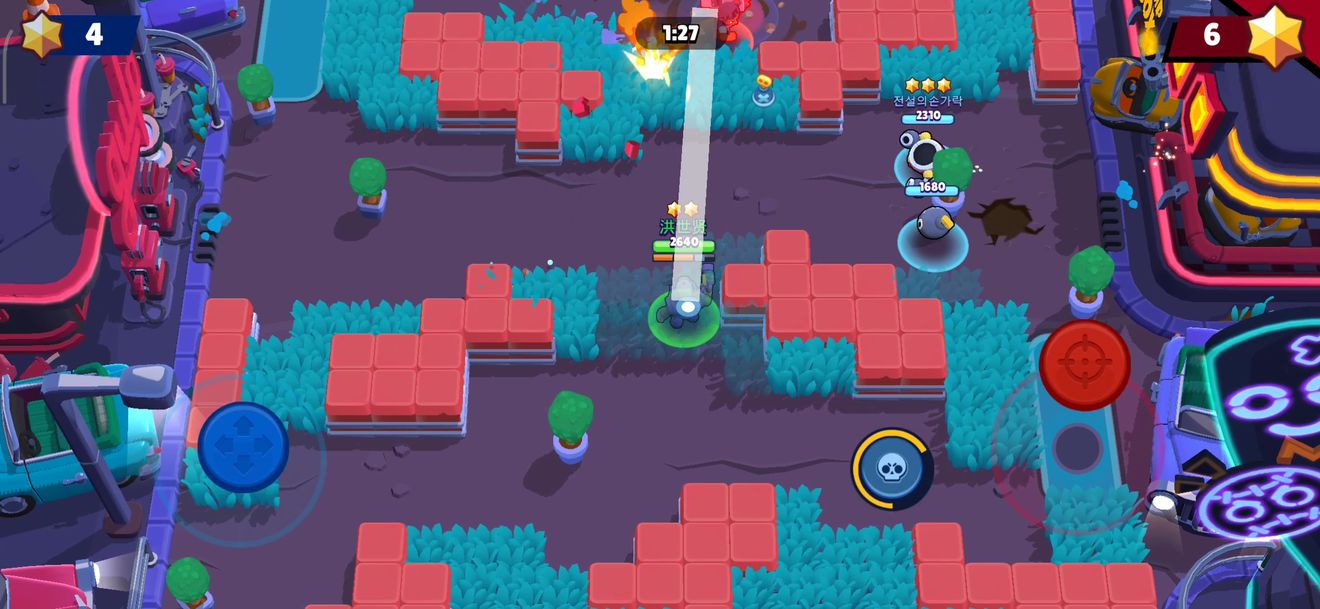This screenshot has height=609, width=1320.
Task: Activate the skull Super ability button
Action: click(x=892, y=468)
